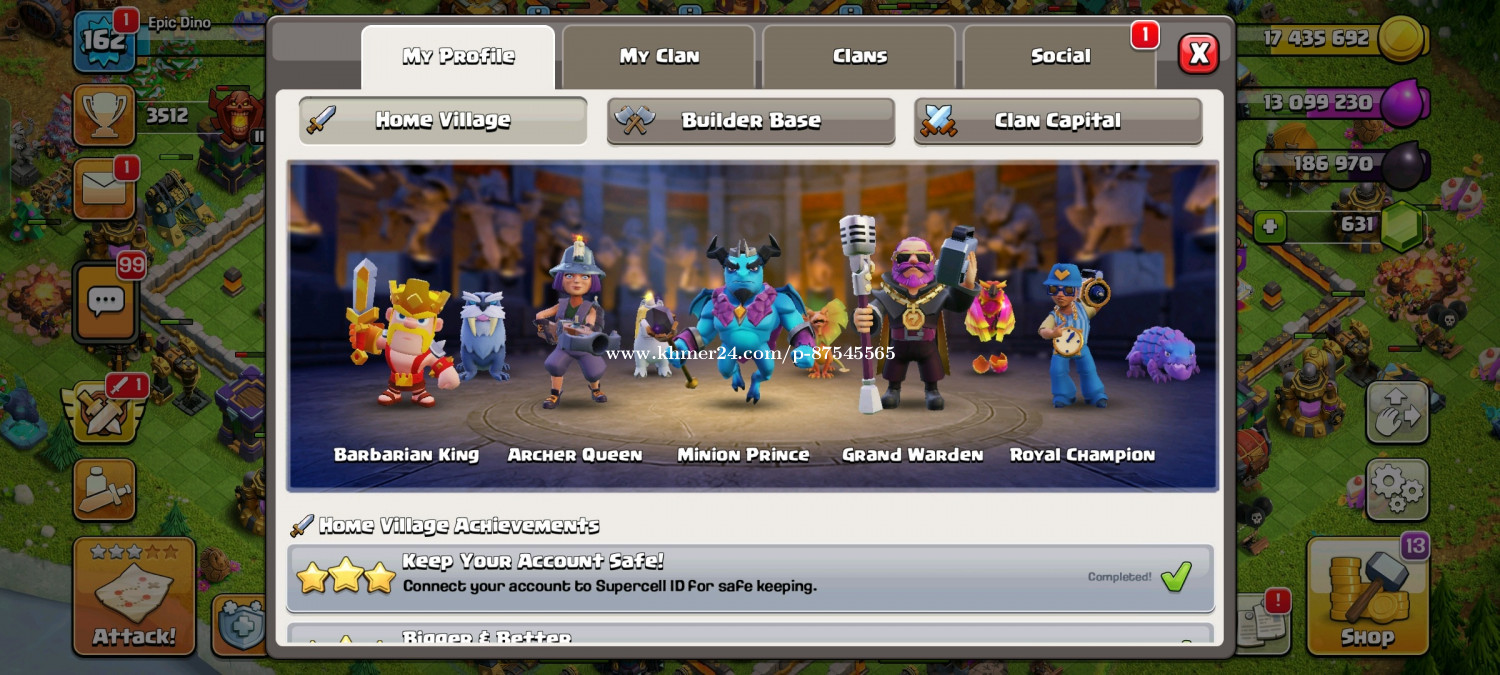Show the Home Village profile section

[443, 121]
